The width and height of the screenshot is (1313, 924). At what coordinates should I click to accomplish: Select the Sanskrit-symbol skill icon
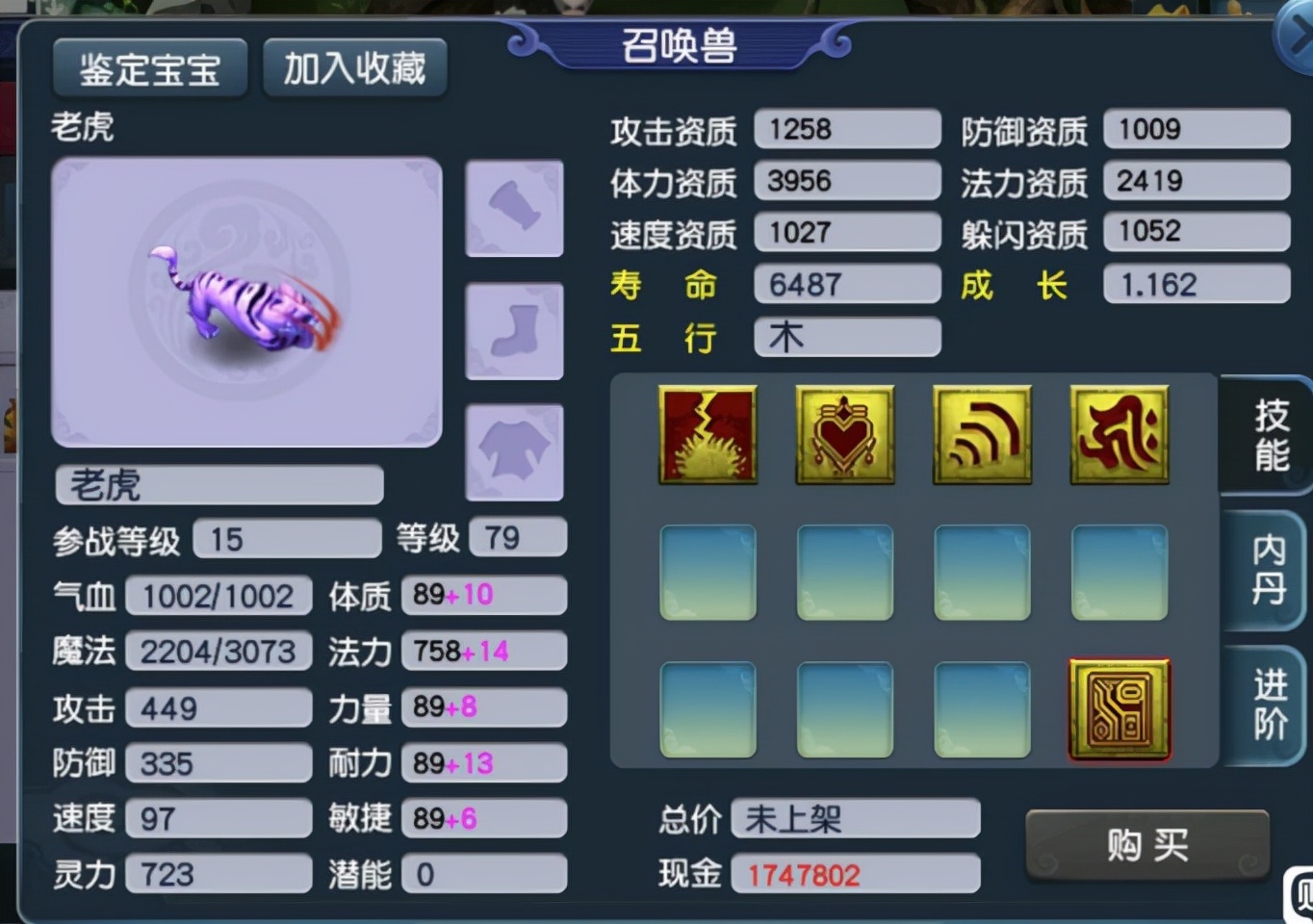tap(1119, 434)
